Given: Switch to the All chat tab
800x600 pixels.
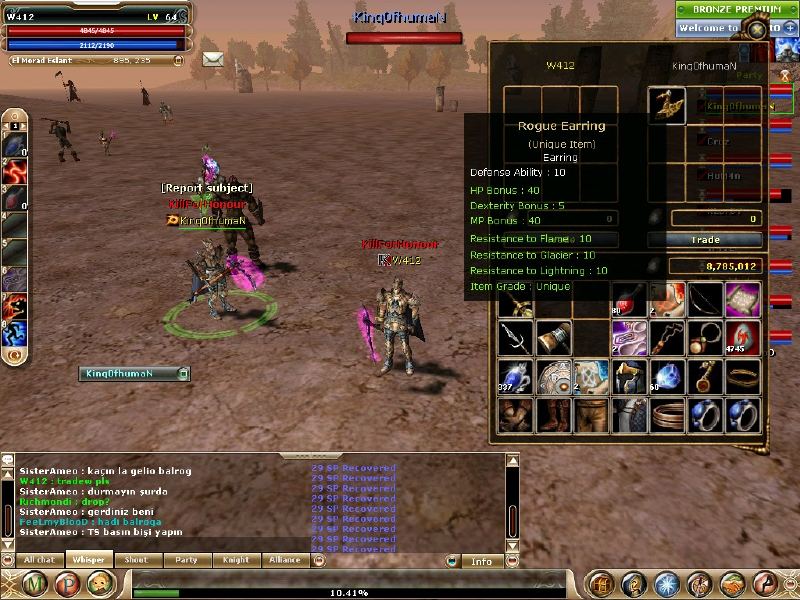Looking at the screenshot, I should coord(39,561).
